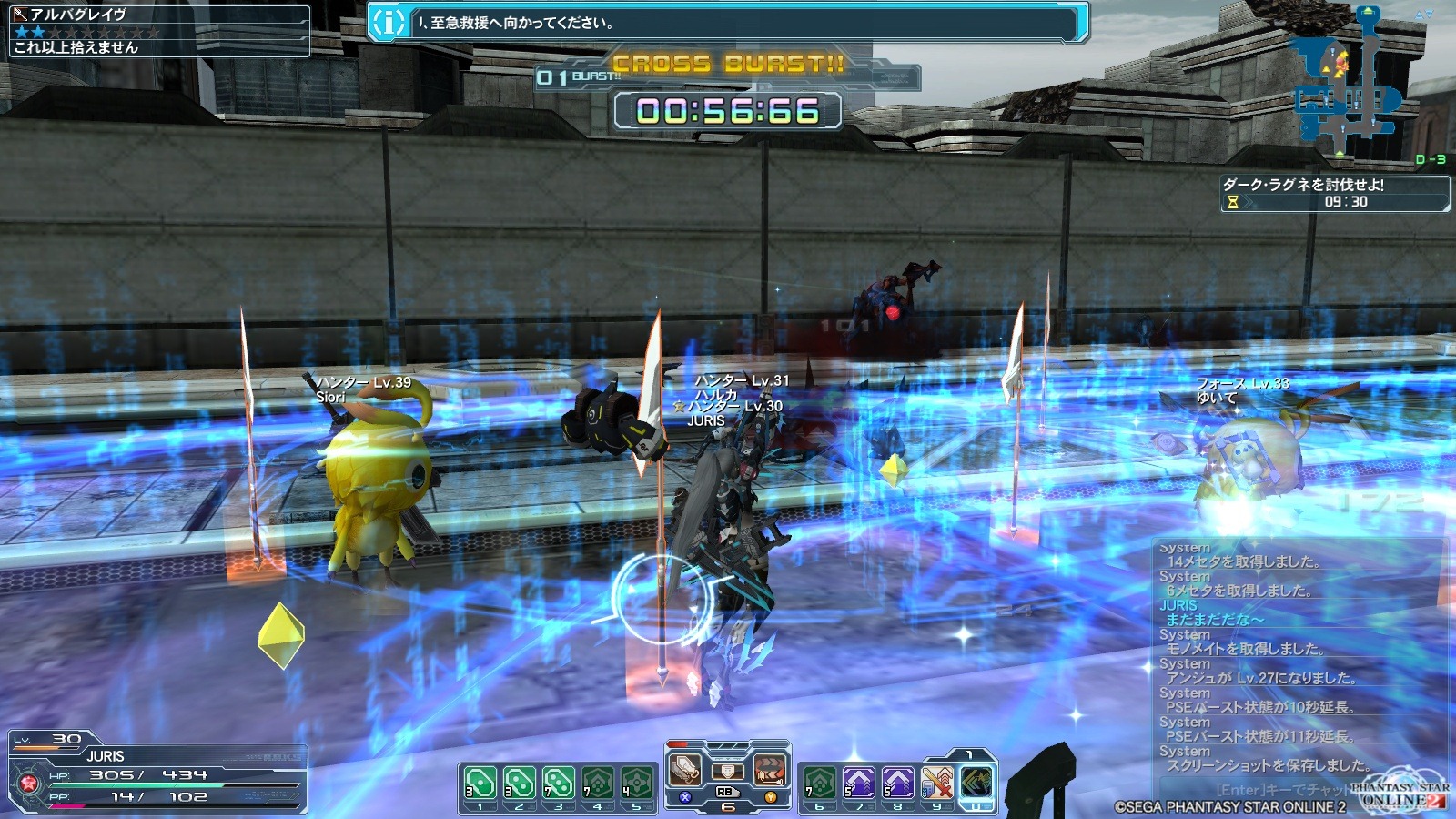Use the two-dot green Dimate in slot 2
This screenshot has height=819, width=1456.
click(519, 783)
